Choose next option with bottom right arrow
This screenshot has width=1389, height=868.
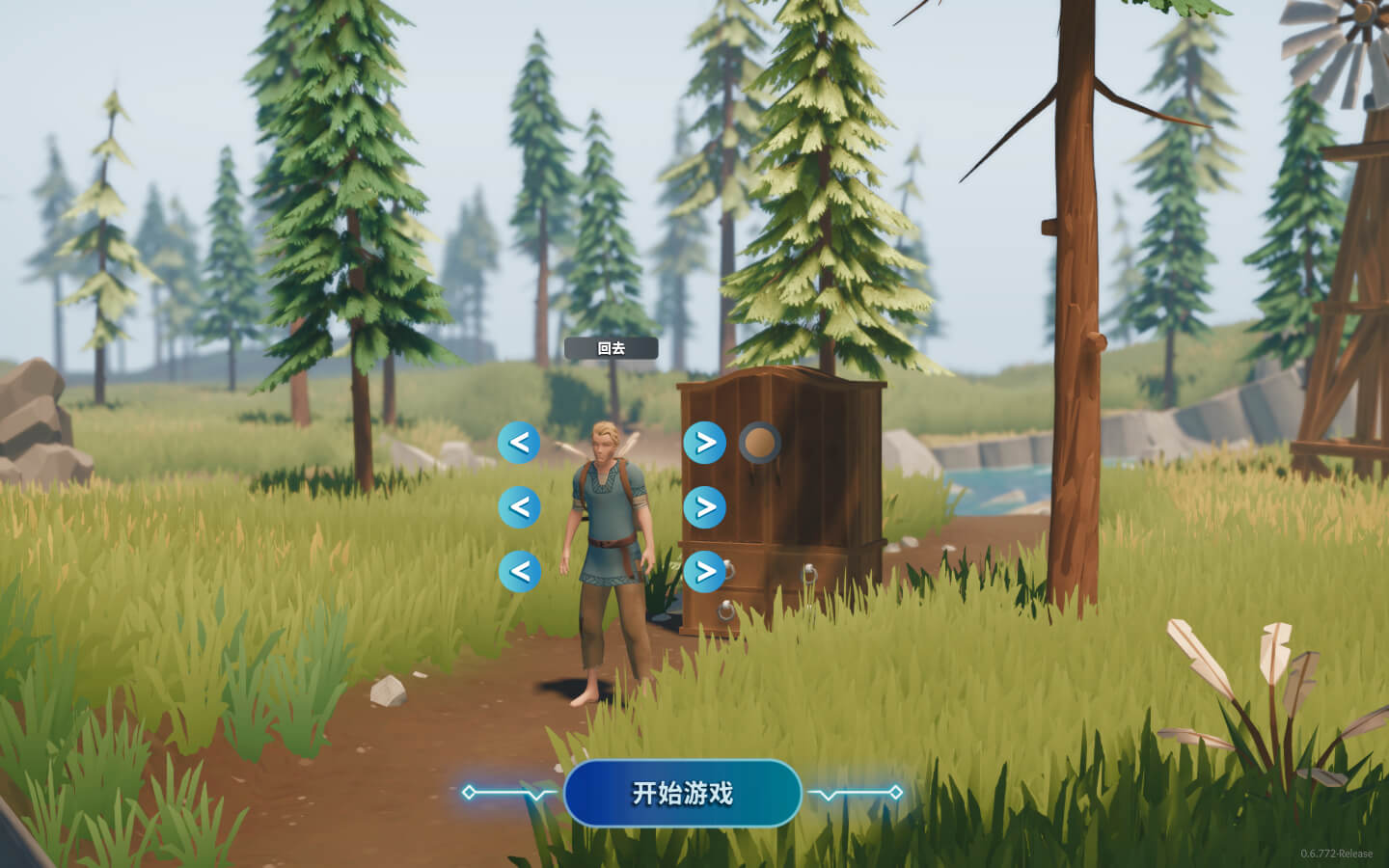705,571
